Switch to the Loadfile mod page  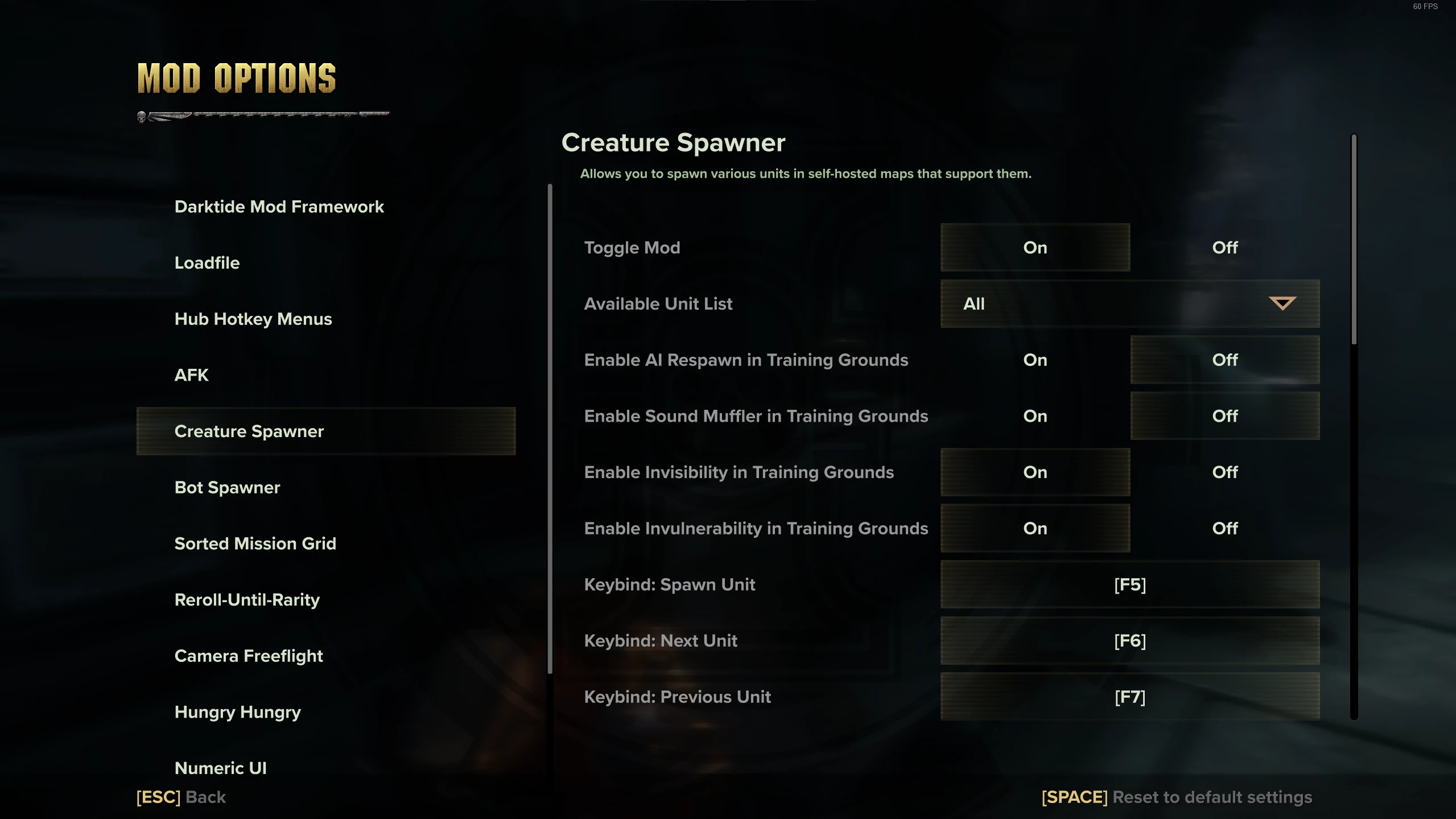(207, 263)
